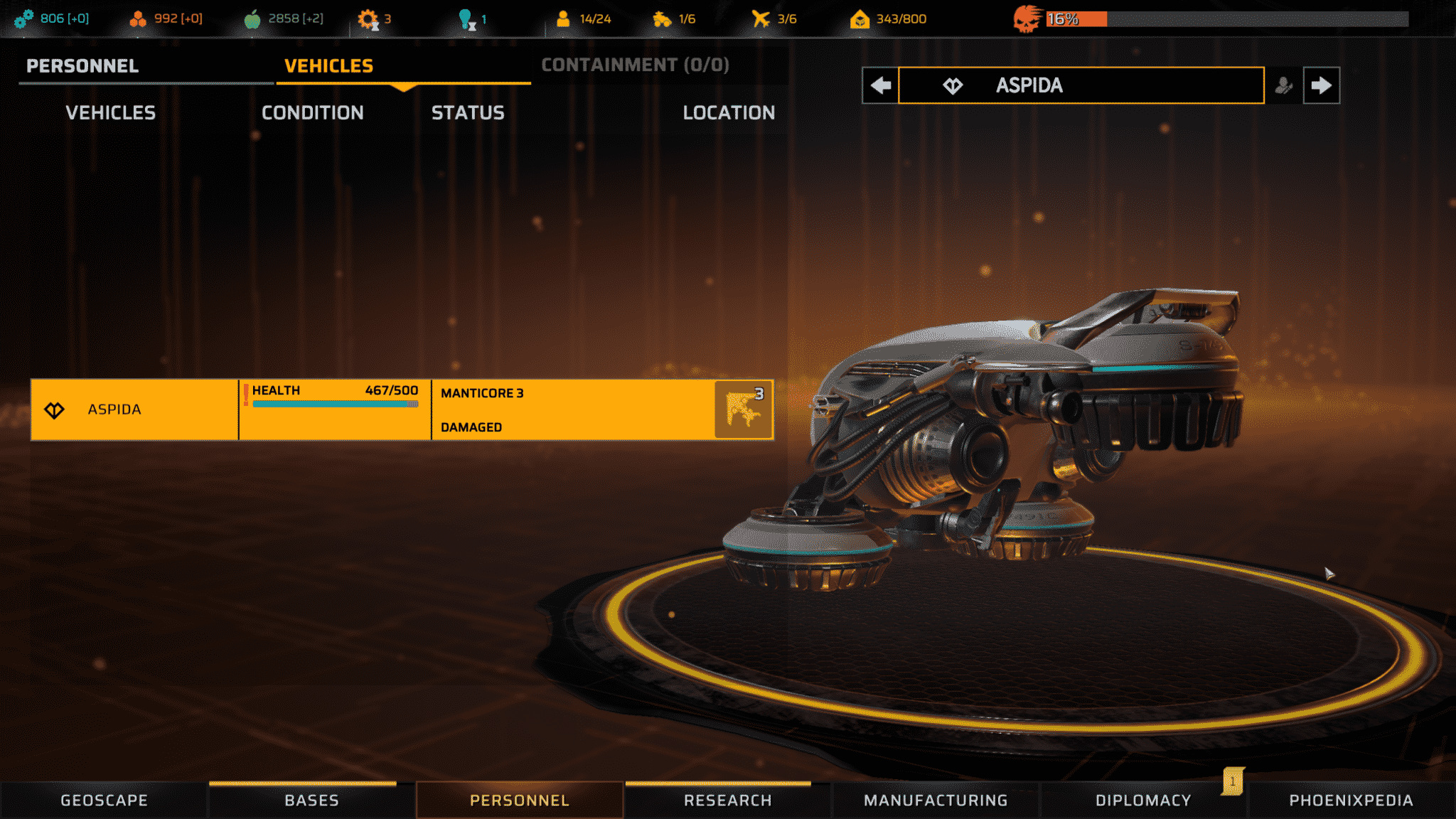Sort list by Location column header

pyautogui.click(x=729, y=113)
